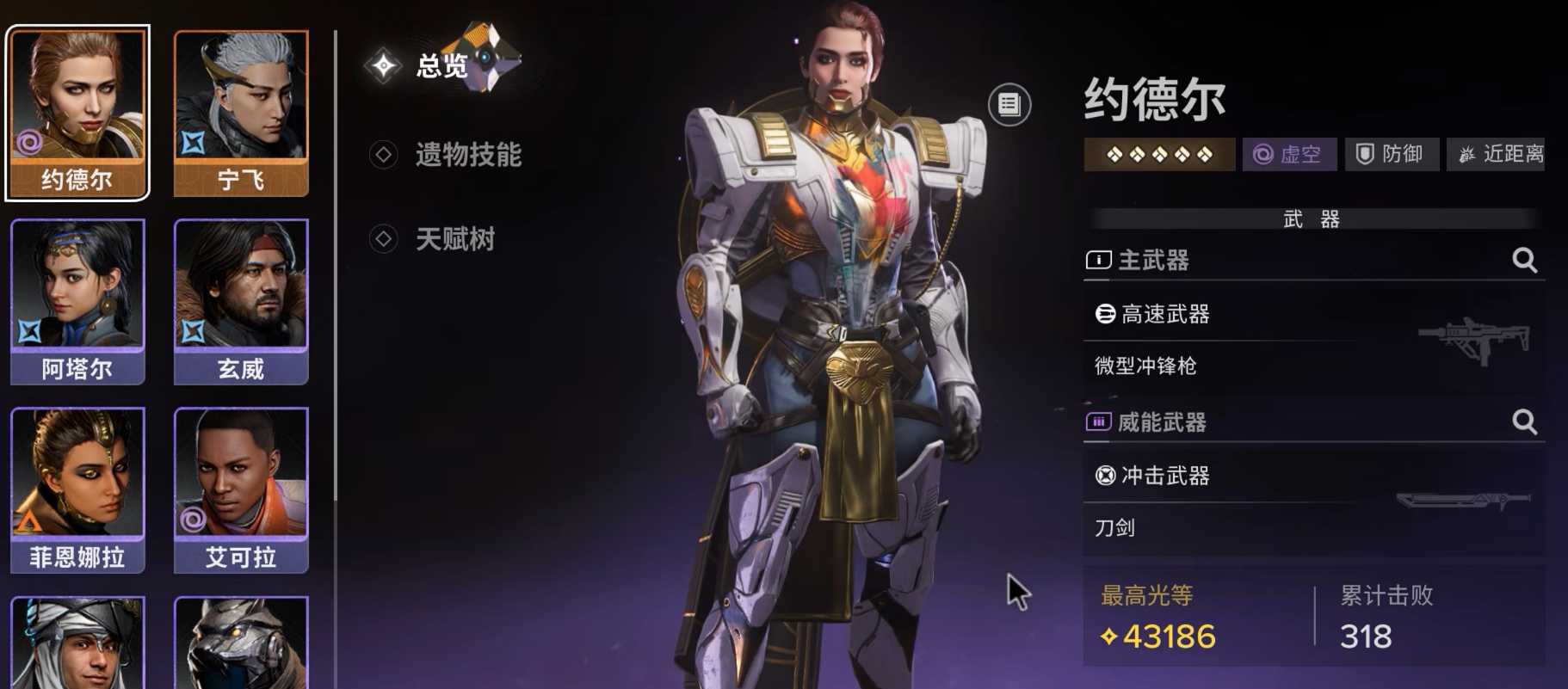The width and height of the screenshot is (1568, 689).
Task: Open the character details list icon
Action: pyautogui.click(x=1009, y=105)
